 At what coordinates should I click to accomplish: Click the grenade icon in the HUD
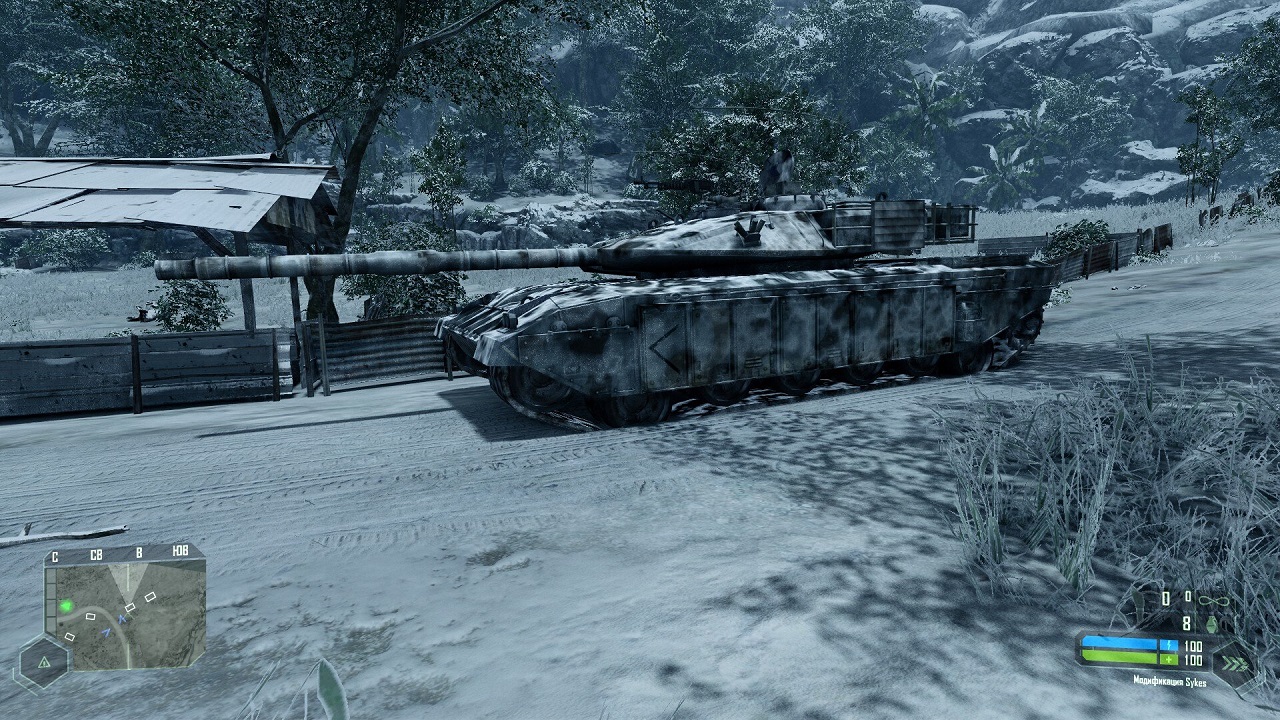tap(1212, 624)
